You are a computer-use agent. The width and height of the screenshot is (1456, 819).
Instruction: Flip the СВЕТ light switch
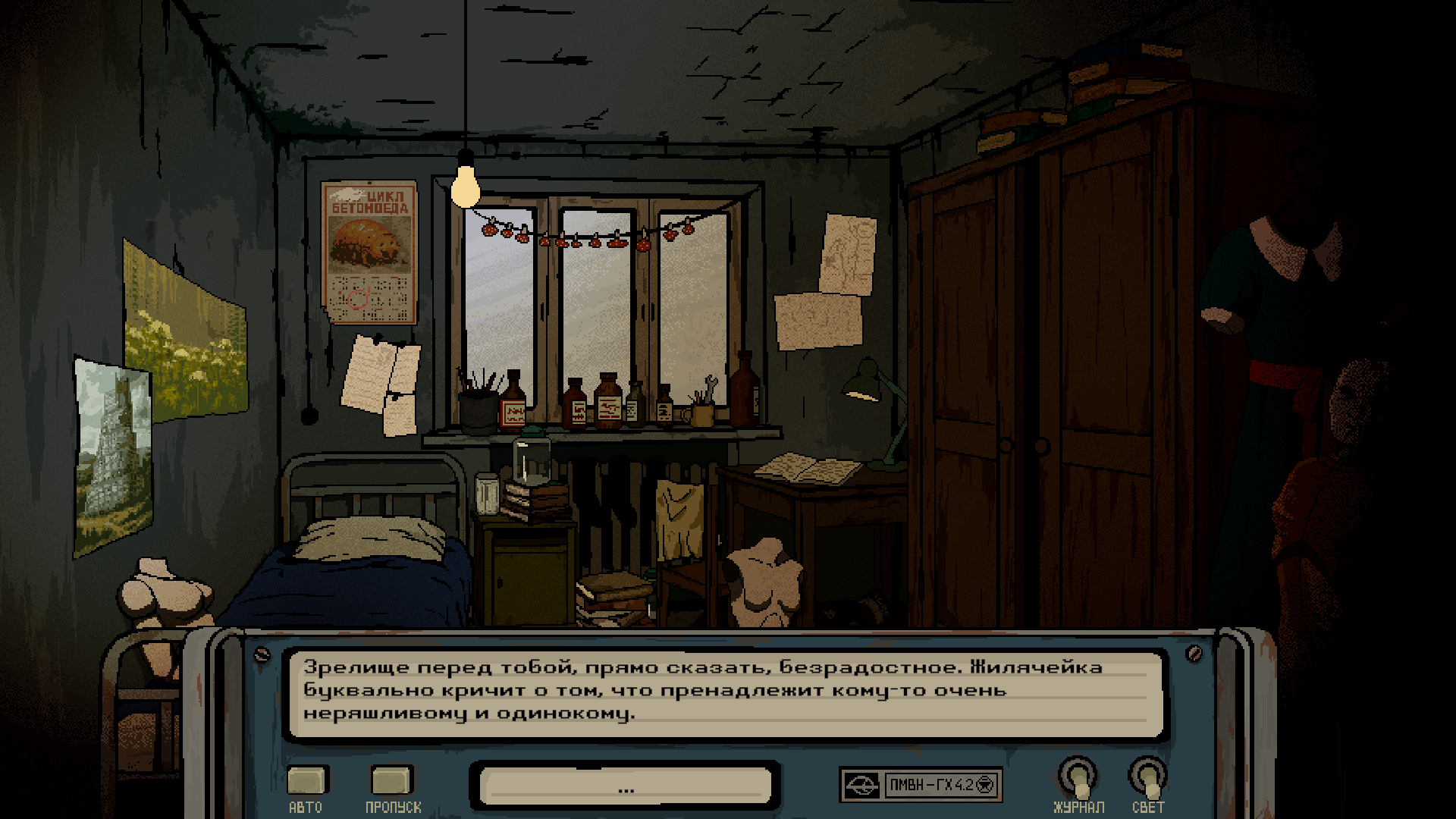coord(1147,778)
